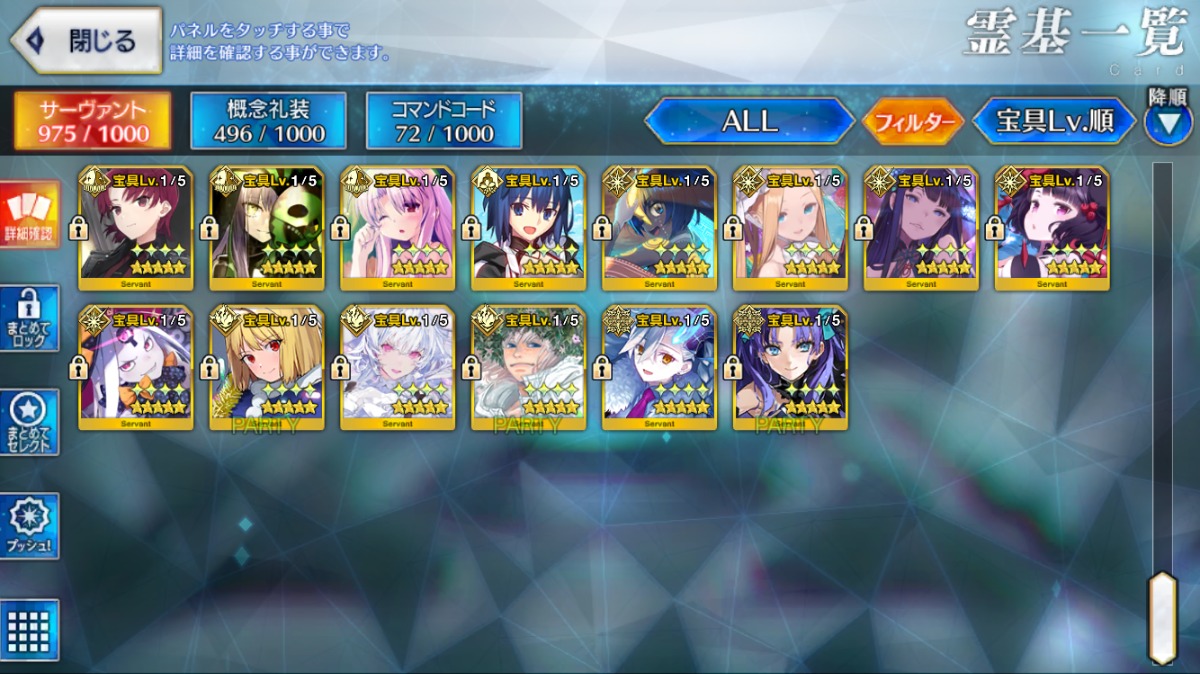The width and height of the screenshot is (1200, 674).
Task: Switch to the サーヴァント tab
Action: (92, 121)
